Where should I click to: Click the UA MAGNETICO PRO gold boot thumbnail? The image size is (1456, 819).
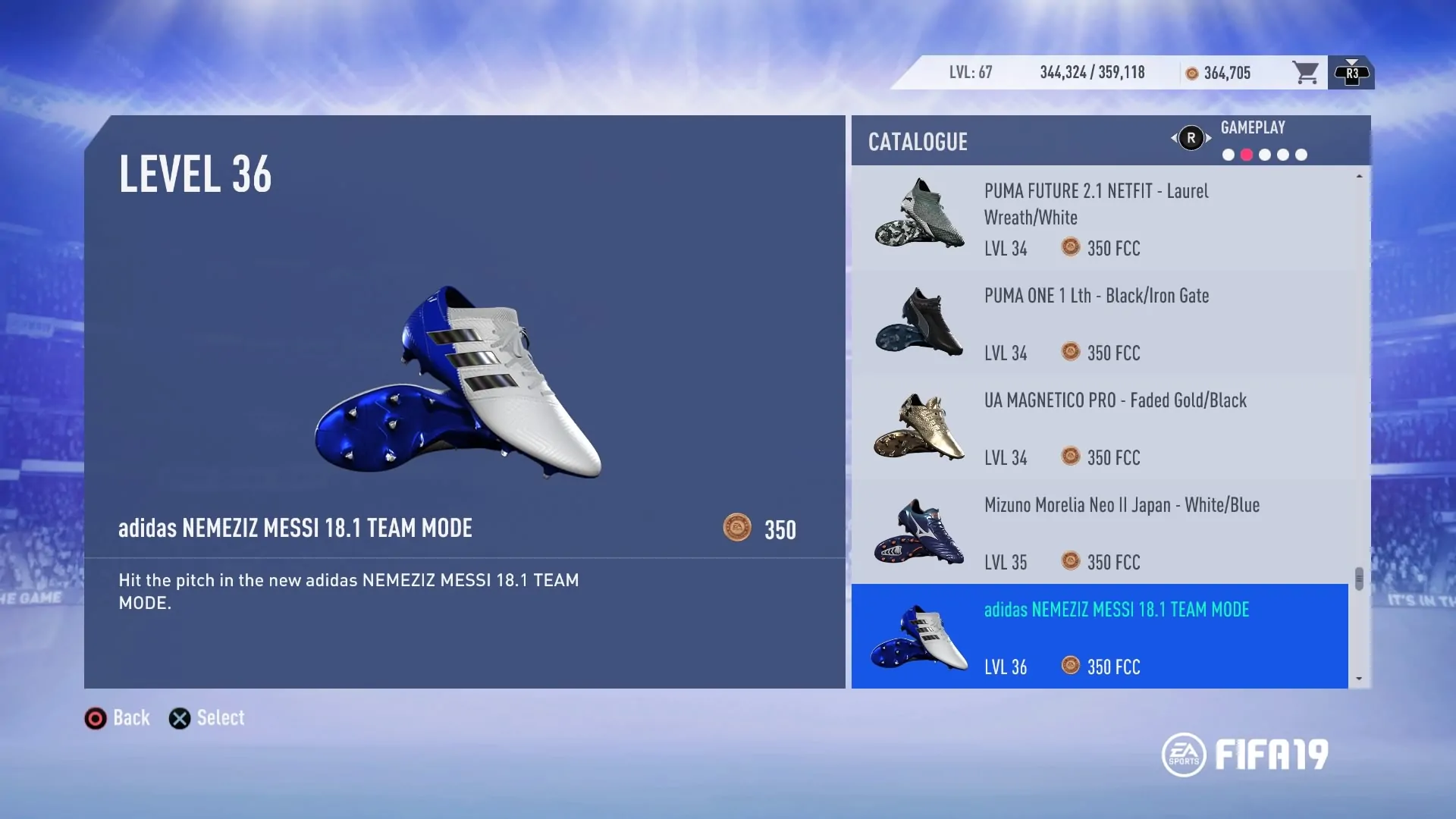(918, 427)
